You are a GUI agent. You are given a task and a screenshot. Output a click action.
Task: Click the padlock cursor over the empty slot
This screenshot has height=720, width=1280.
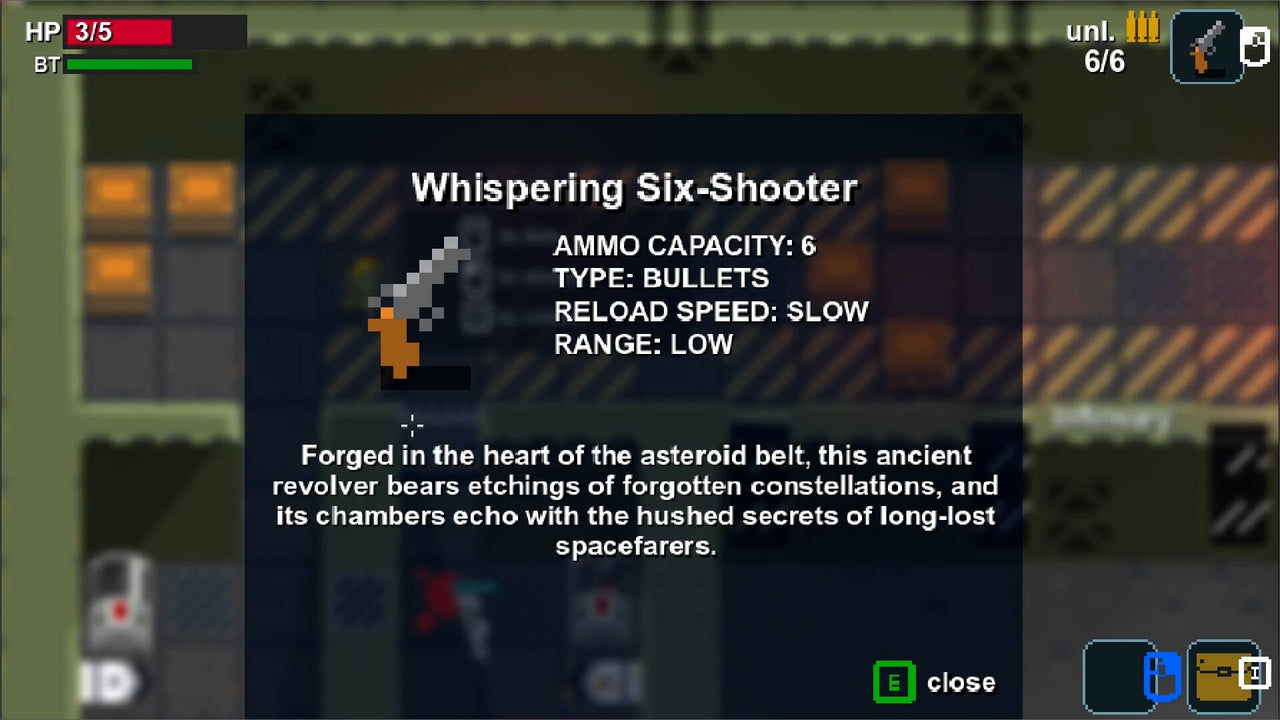tap(1162, 677)
